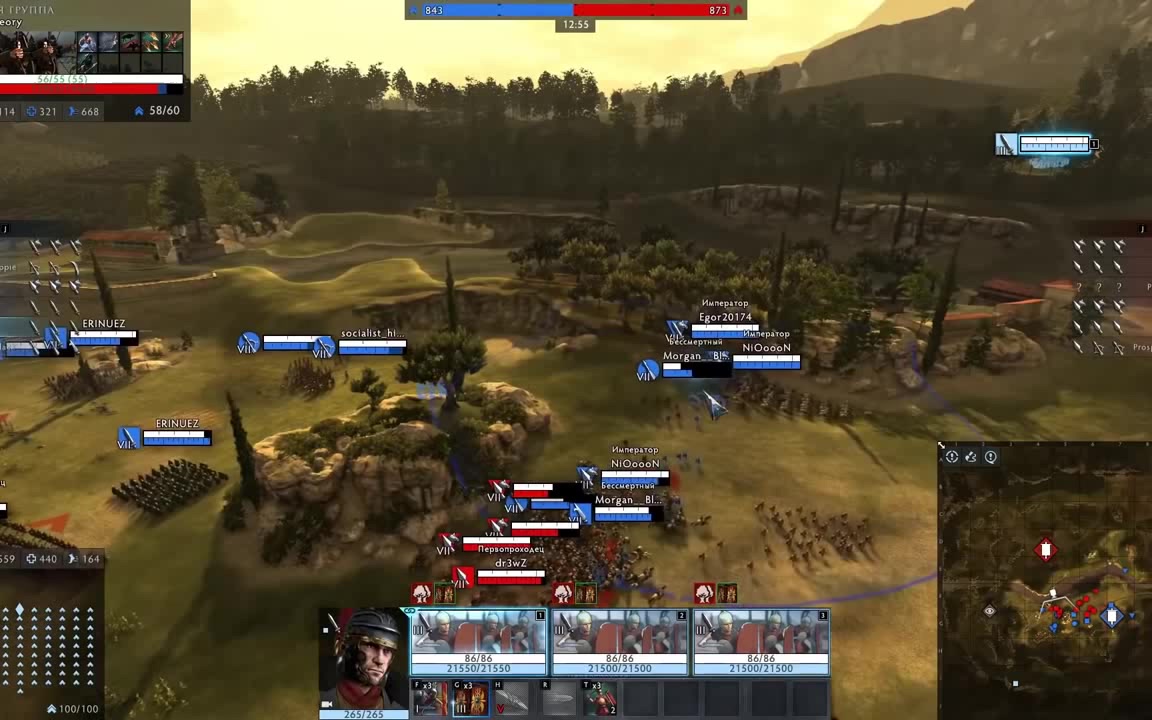Screen dimensions: 1152x720
Task: Activate the G-slot shield formation ability
Action: click(471, 699)
